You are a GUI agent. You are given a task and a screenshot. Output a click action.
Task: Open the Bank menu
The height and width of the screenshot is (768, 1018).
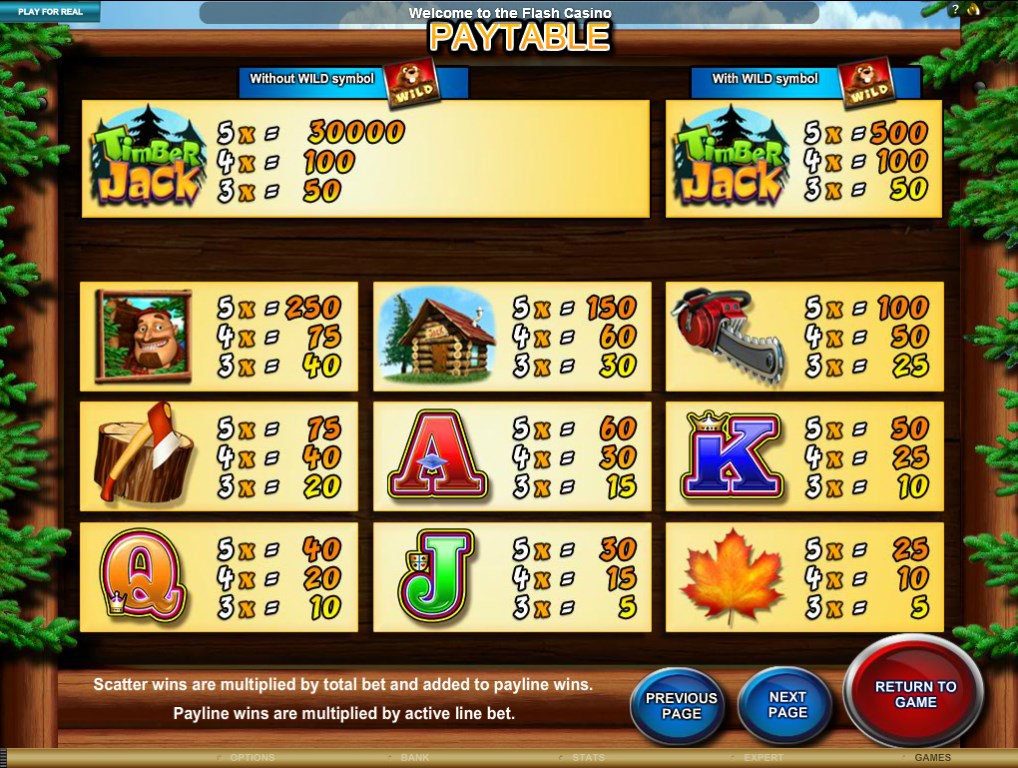point(415,758)
